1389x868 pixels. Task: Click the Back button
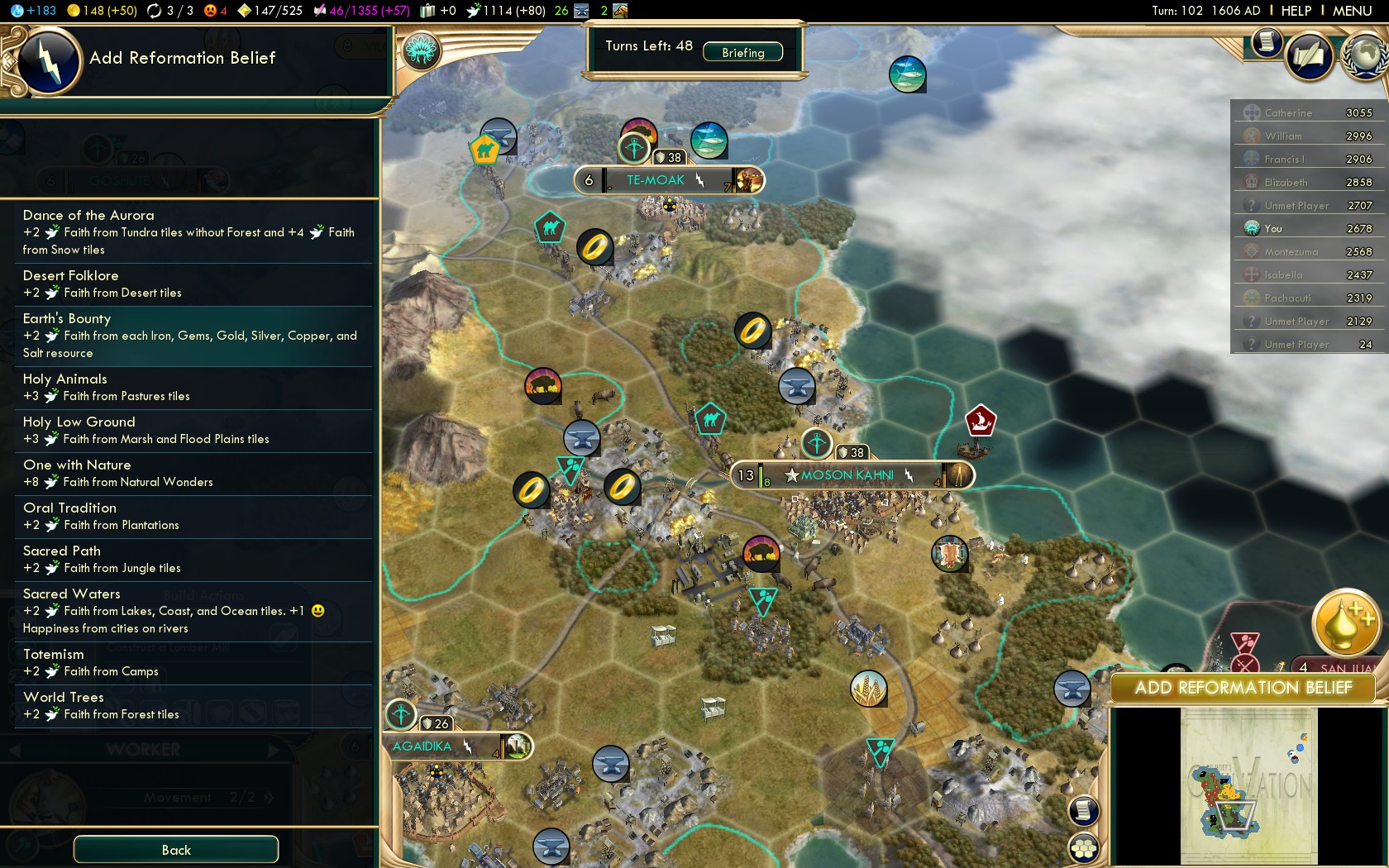[x=176, y=850]
